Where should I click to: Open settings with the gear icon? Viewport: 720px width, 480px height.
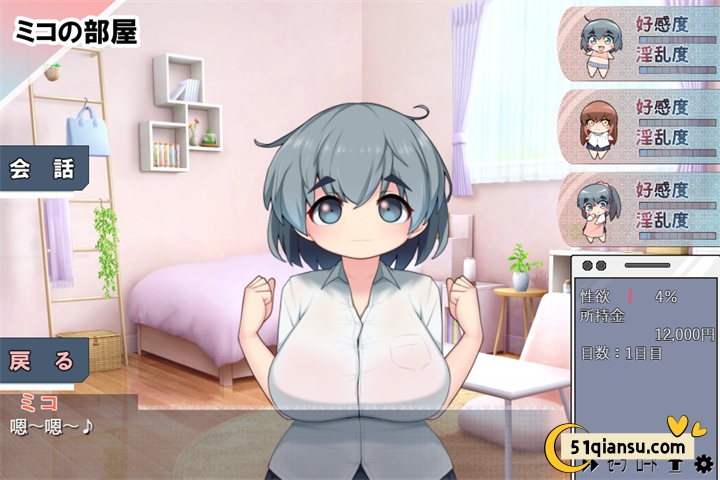tap(703, 464)
